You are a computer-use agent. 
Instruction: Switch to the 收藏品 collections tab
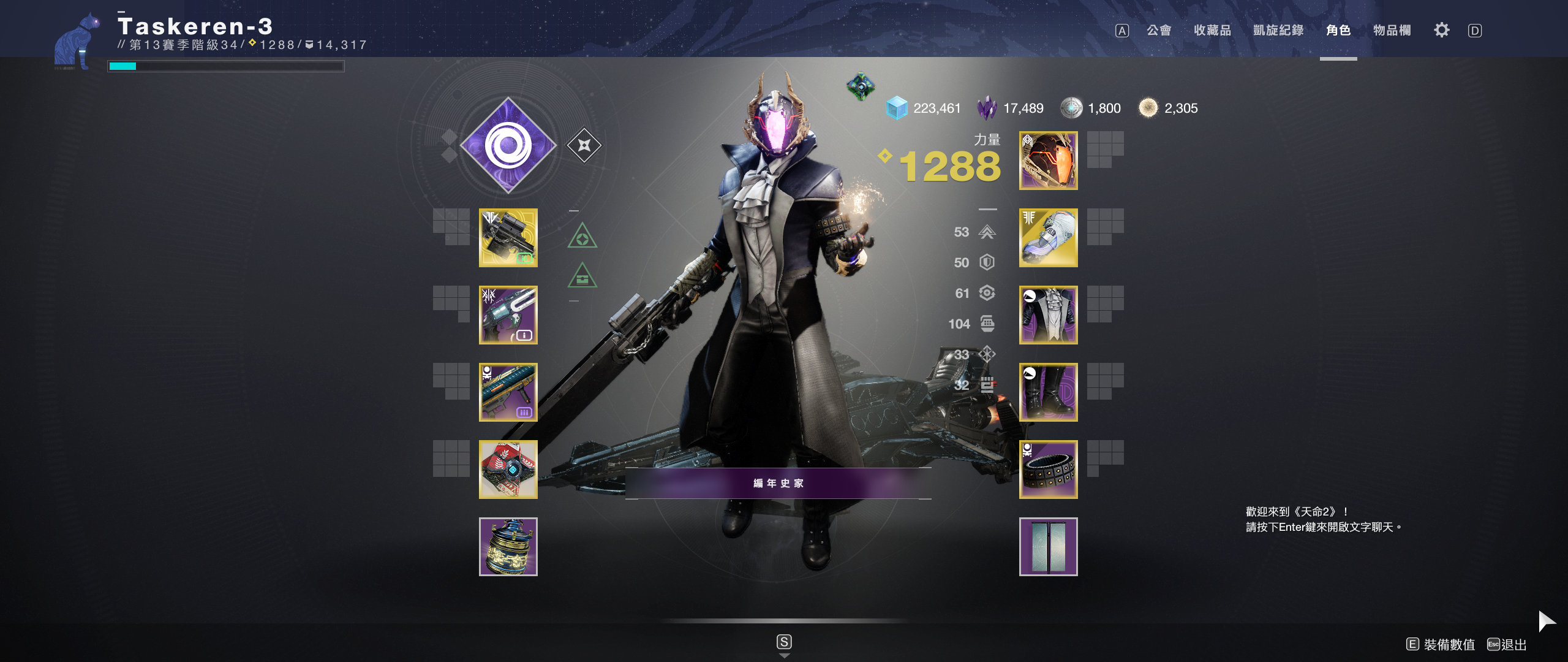tap(1212, 31)
